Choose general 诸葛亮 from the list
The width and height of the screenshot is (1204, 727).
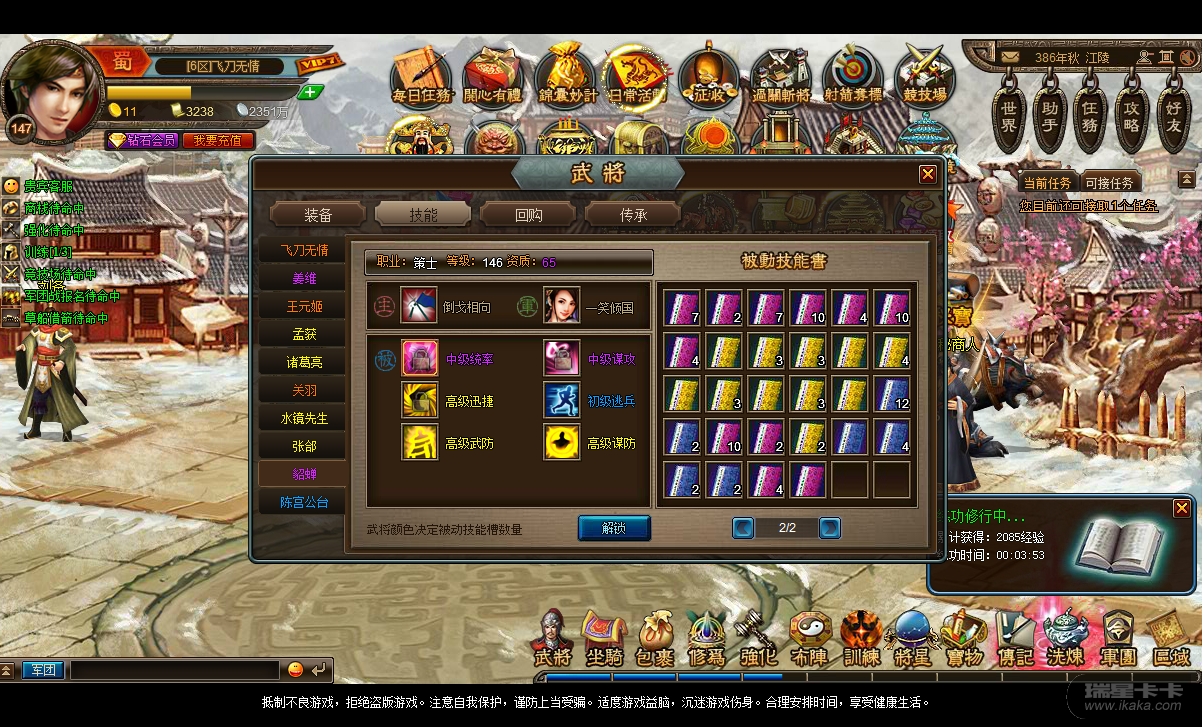[303, 362]
